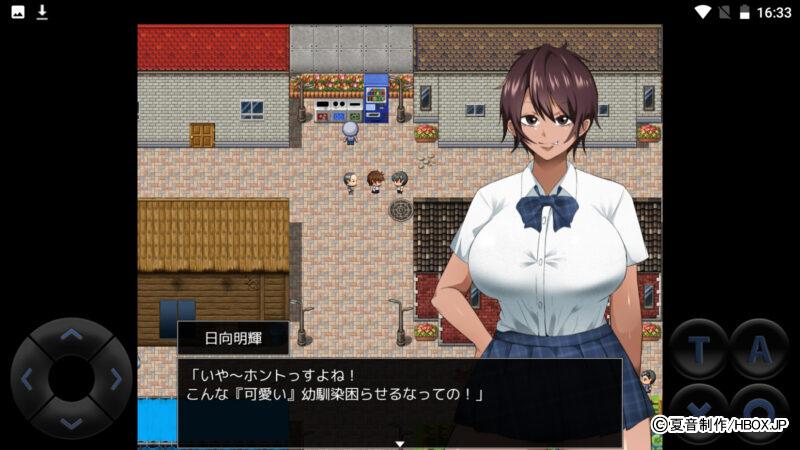Tap the round X virtual button
Image resolution: width=800 pixels, height=450 pixels.
[x=699, y=412]
